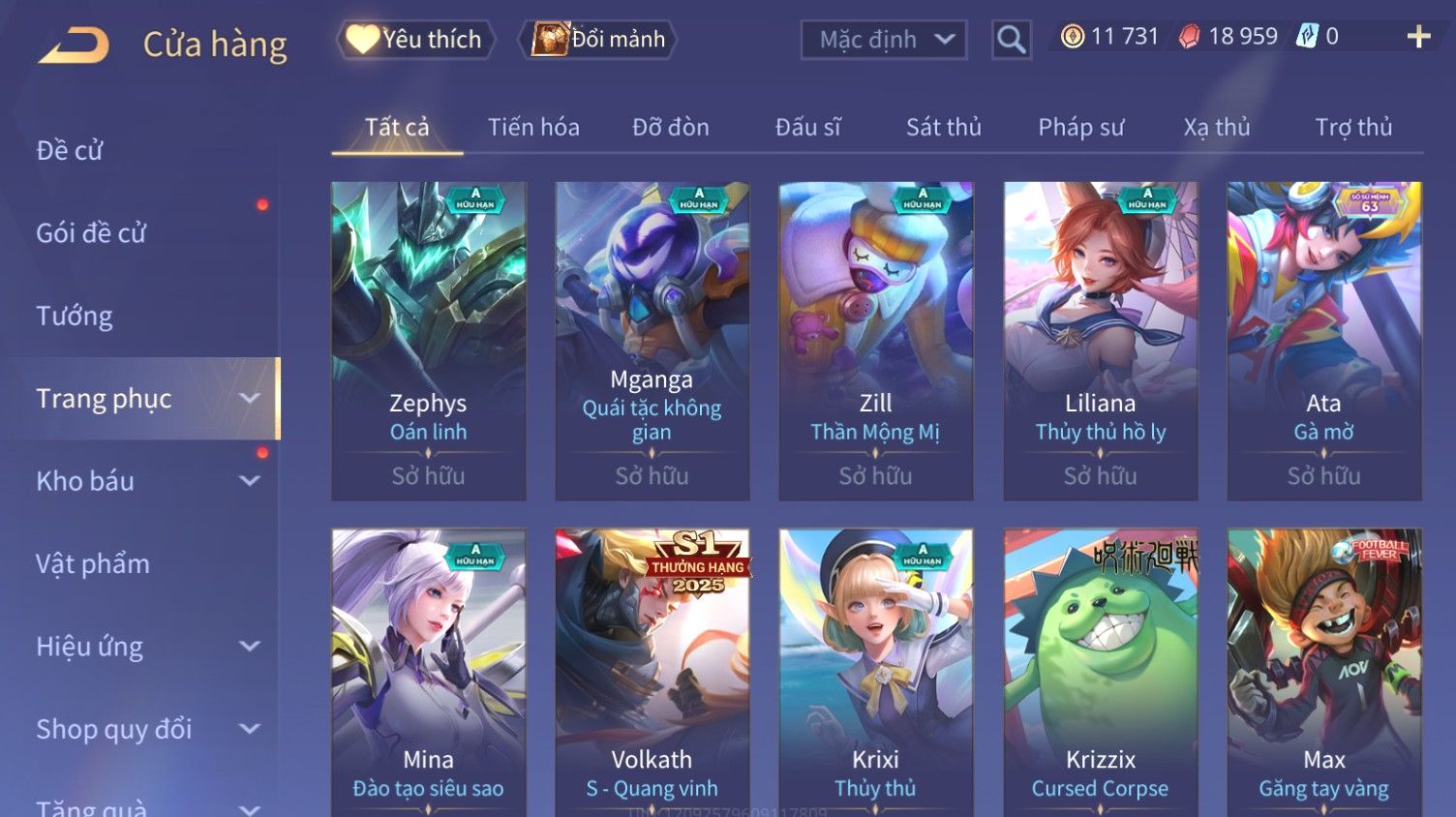Choose the Liliana Thủy thủ hồ ly skin
This screenshot has width=1456, height=817.
tap(1100, 341)
